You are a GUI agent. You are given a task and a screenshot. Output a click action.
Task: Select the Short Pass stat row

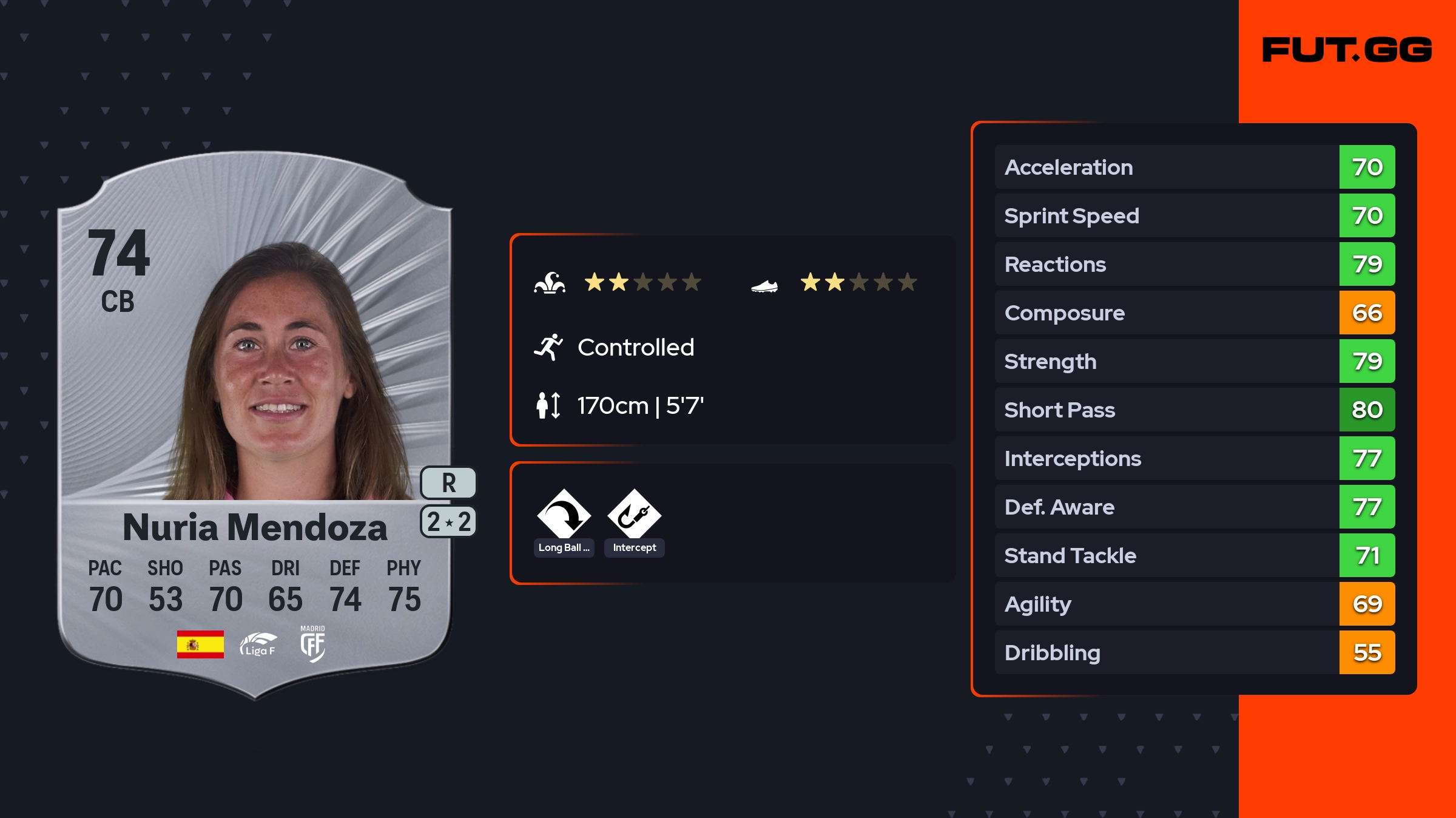tap(1194, 410)
